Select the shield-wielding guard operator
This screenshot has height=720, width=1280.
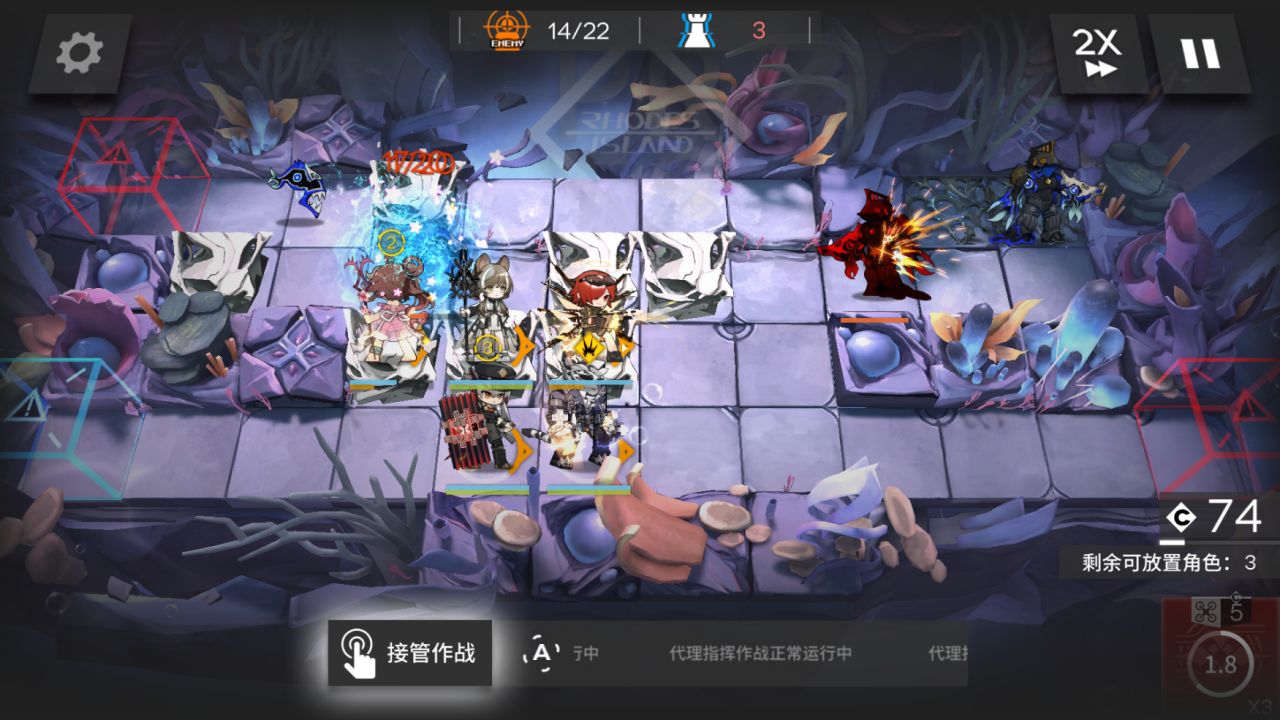pos(480,425)
